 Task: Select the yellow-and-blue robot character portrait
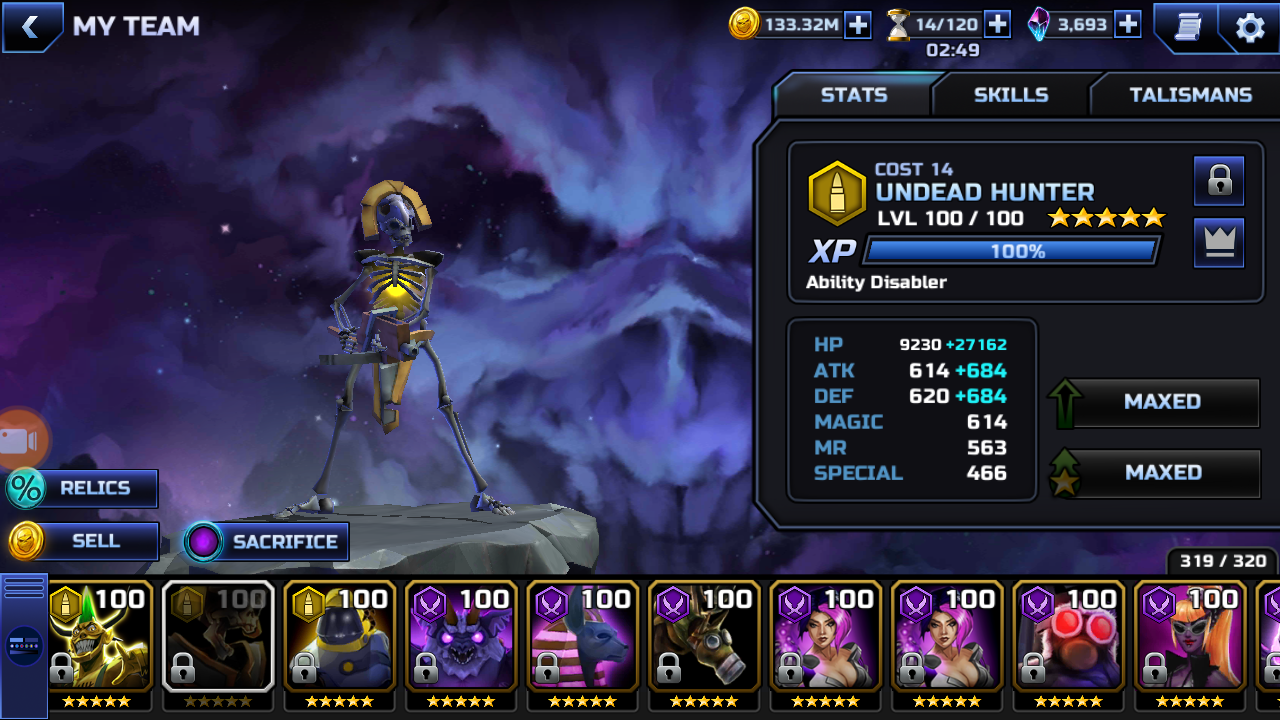340,638
